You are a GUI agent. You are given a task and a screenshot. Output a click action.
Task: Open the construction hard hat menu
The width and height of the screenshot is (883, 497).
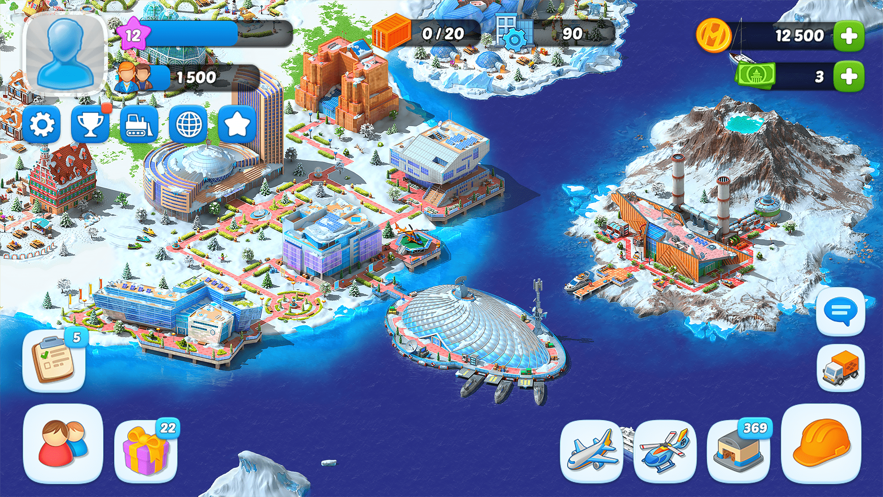pyautogui.click(x=820, y=443)
